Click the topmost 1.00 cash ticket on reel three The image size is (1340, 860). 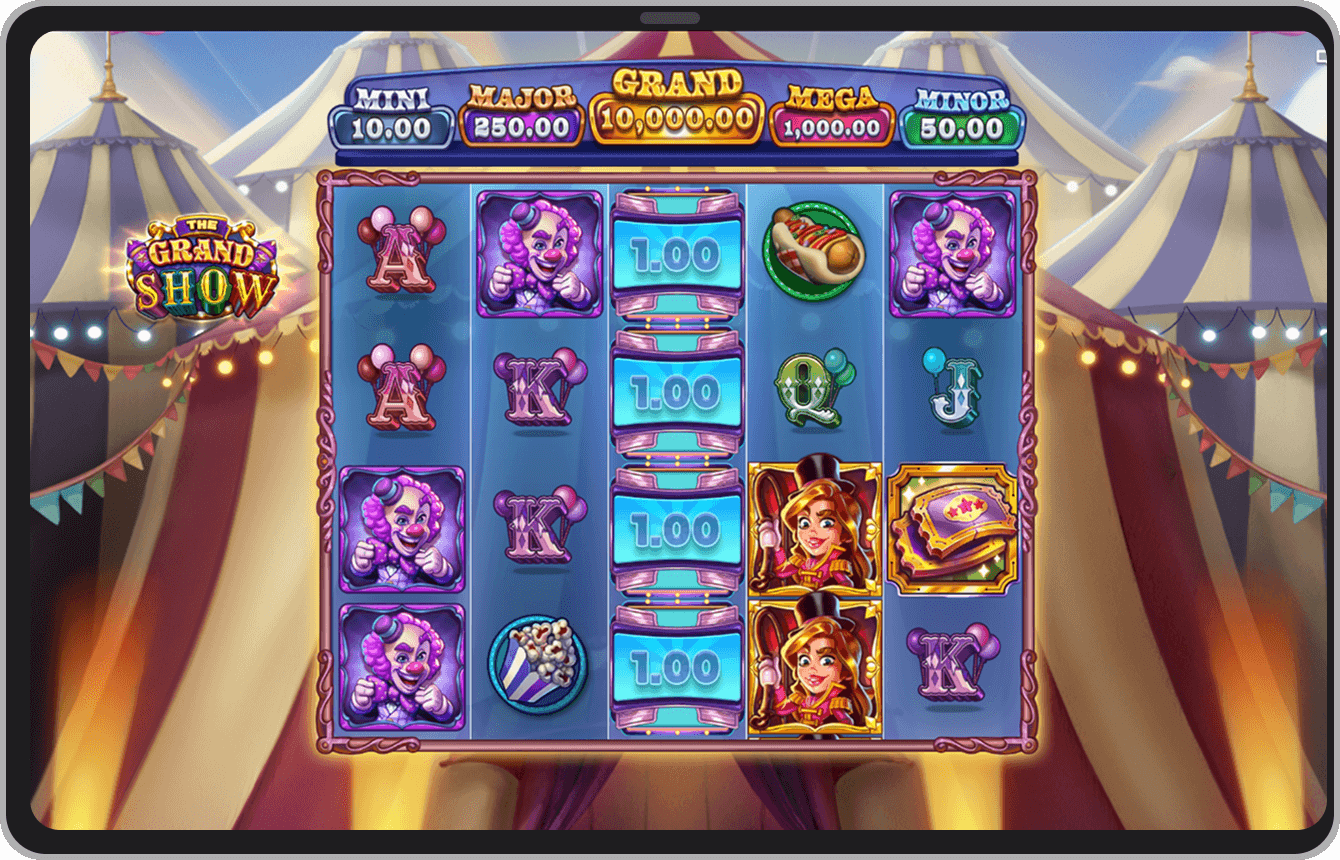tap(678, 255)
